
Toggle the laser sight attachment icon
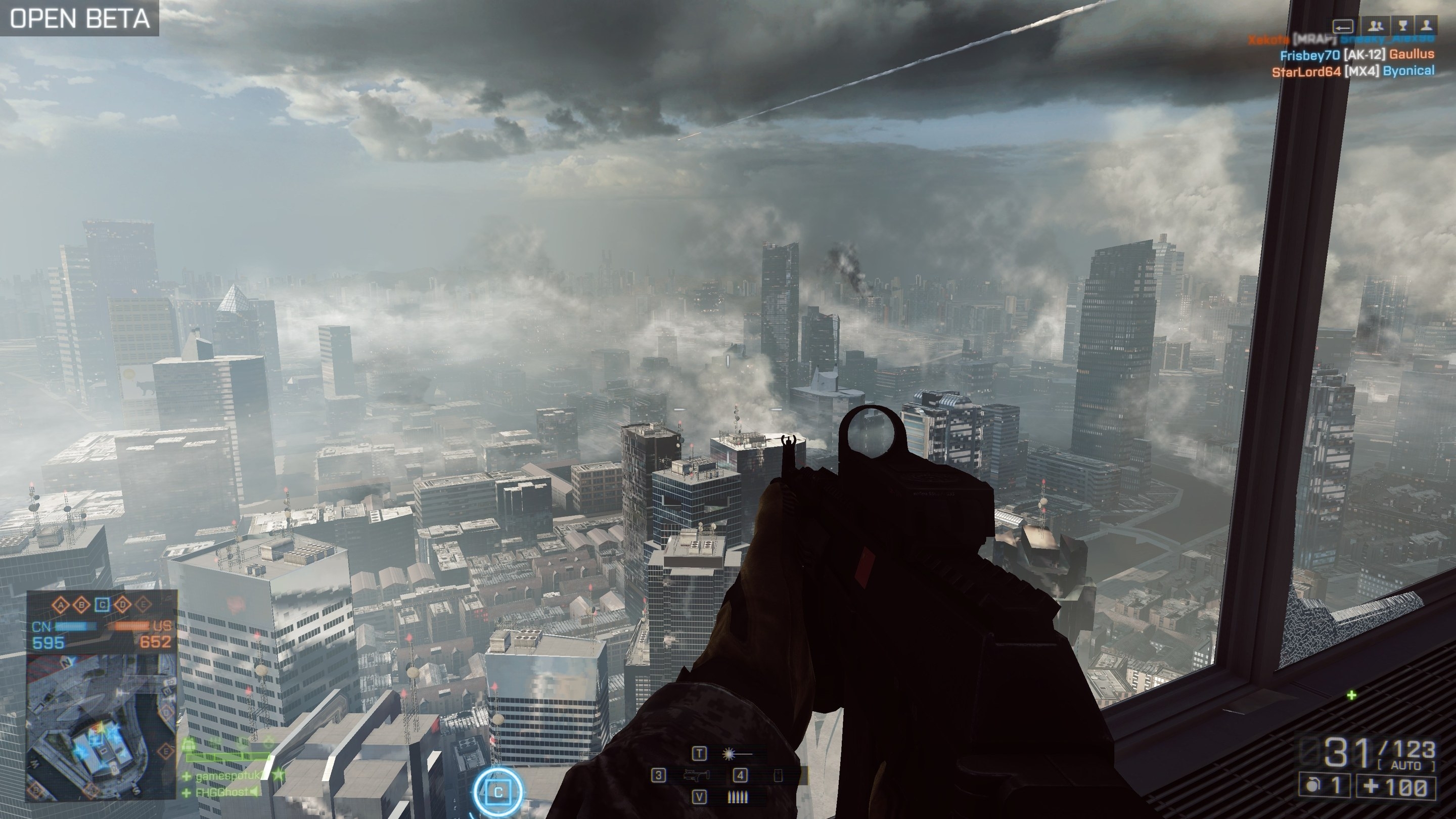click(x=737, y=753)
